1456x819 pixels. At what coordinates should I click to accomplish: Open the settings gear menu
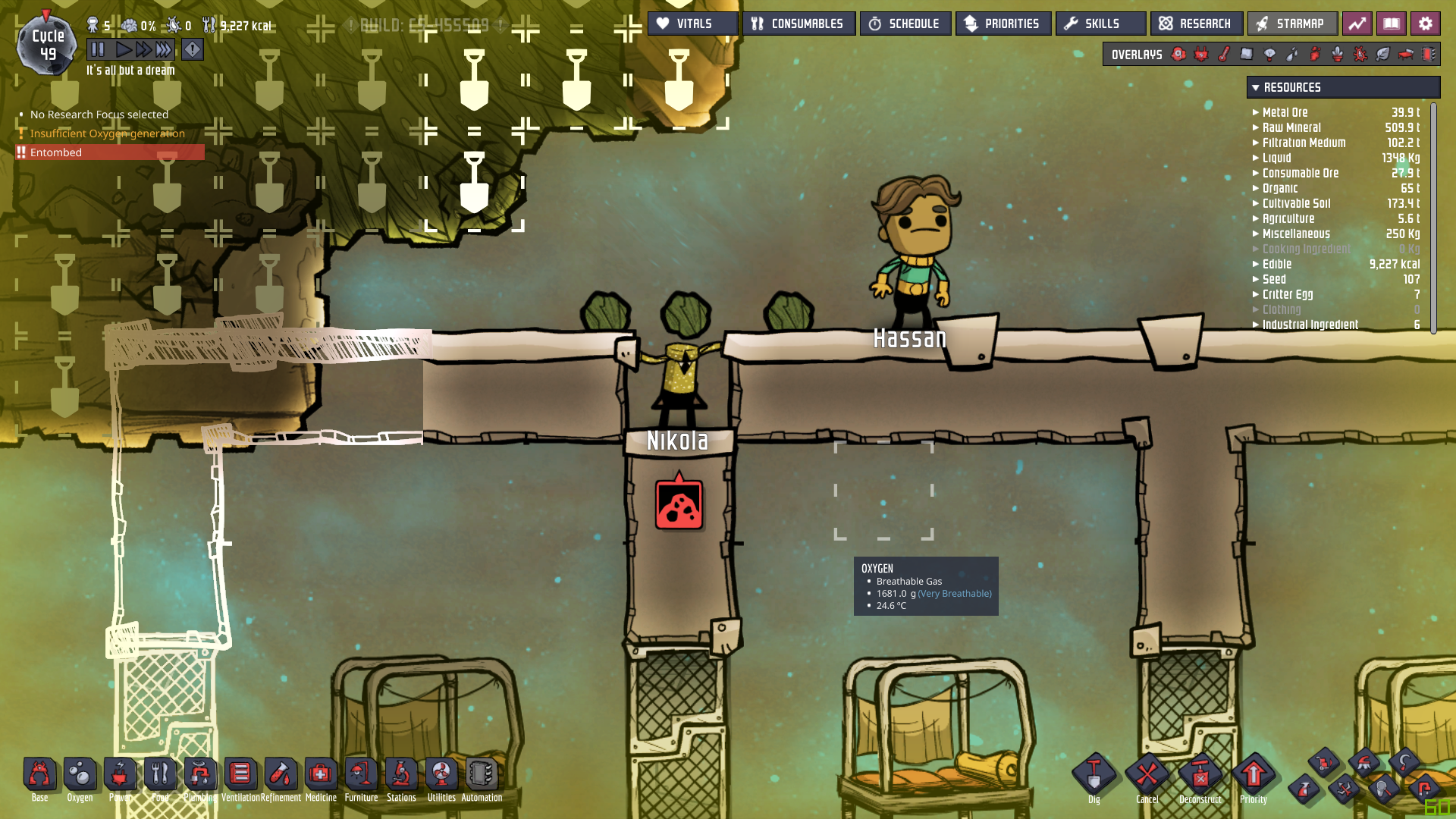coord(1425,24)
